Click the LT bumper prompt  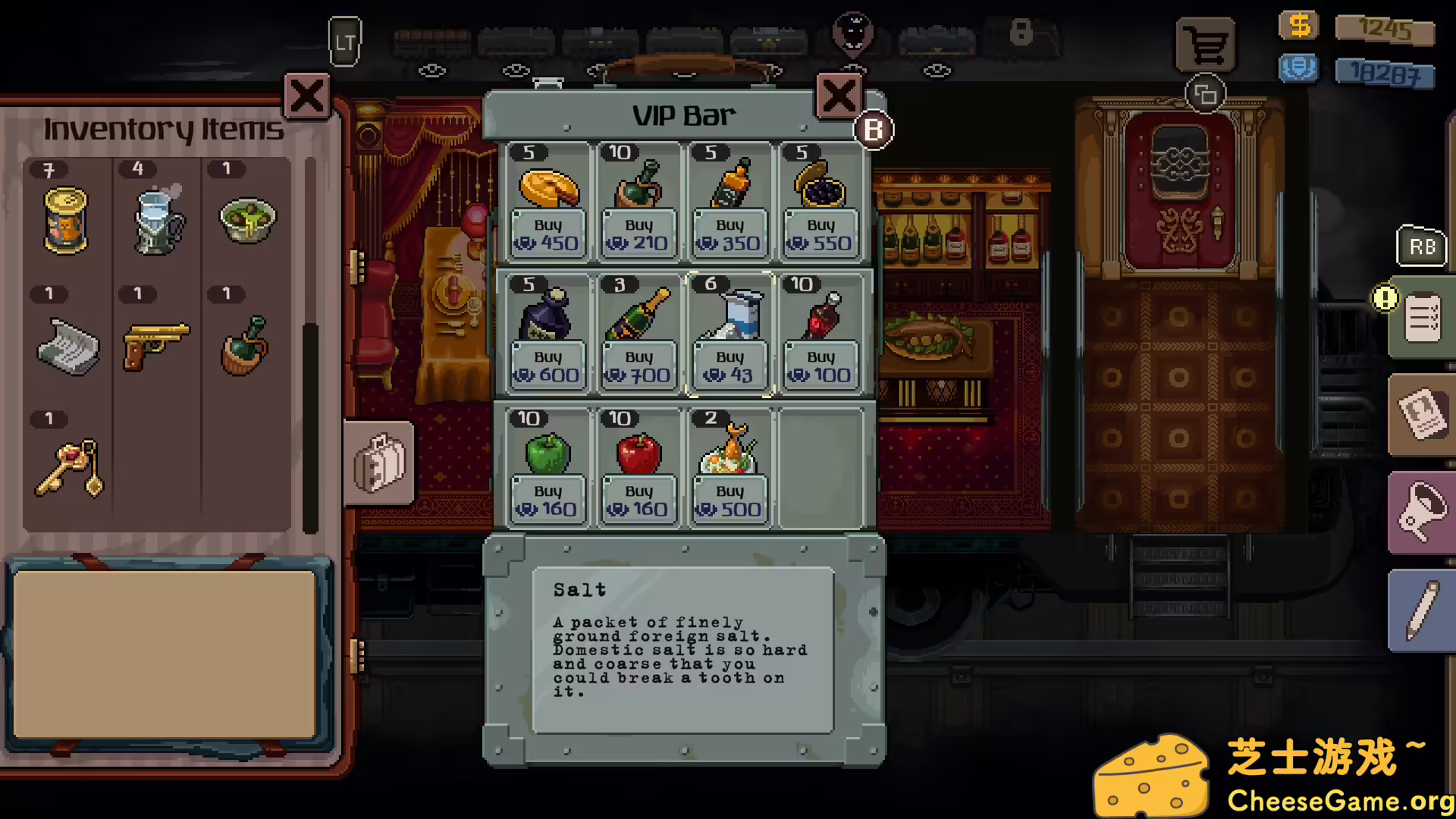345,42
